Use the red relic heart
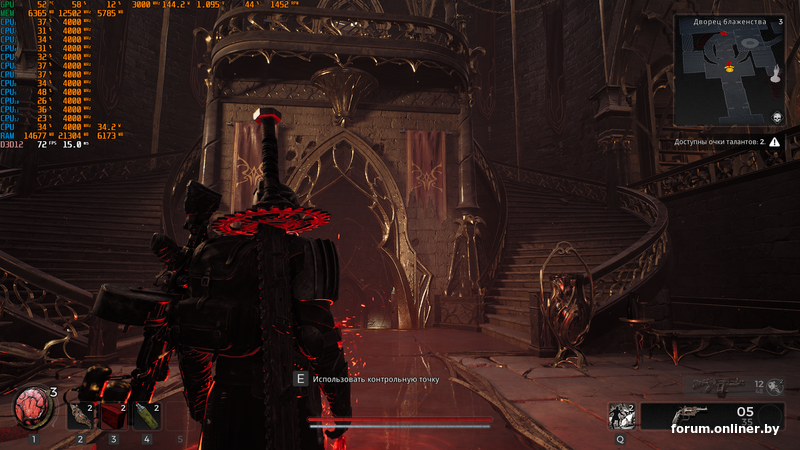The height and width of the screenshot is (450, 800). 32,407
